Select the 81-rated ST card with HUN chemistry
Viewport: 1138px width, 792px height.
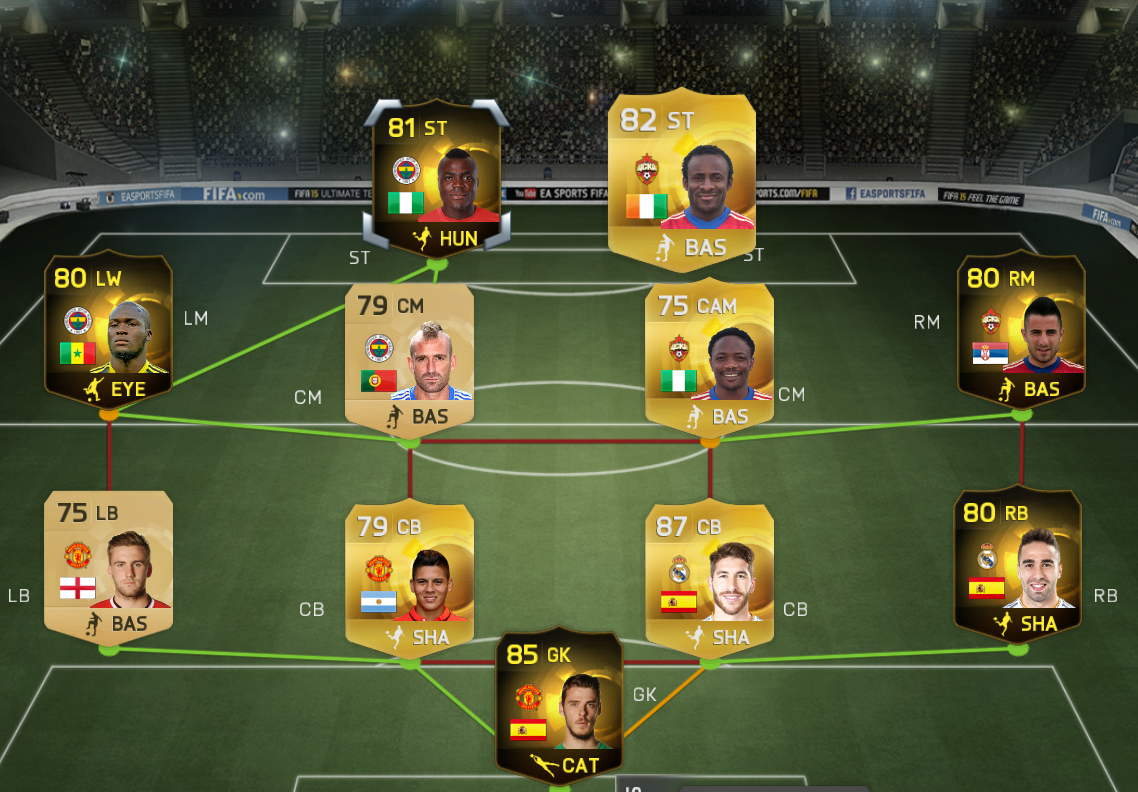point(437,180)
